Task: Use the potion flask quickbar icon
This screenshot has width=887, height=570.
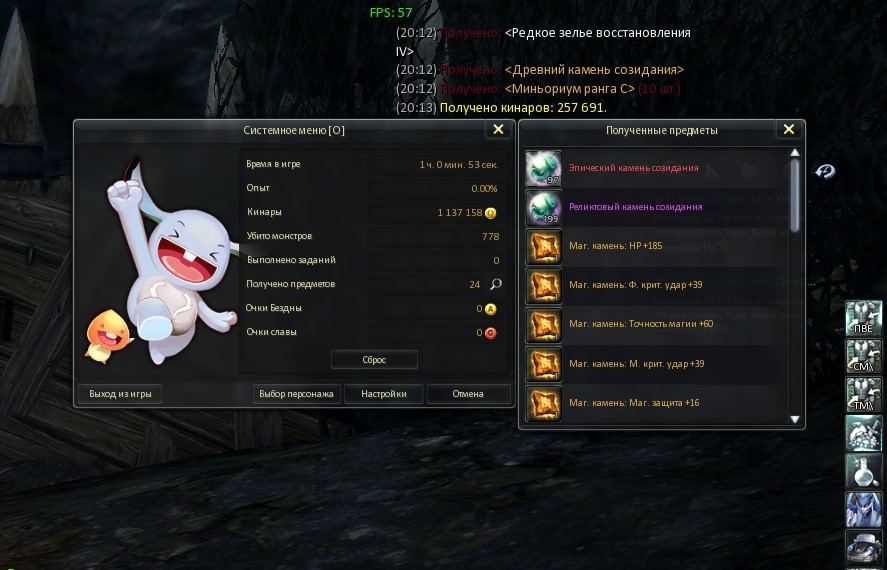Action: 863,472
